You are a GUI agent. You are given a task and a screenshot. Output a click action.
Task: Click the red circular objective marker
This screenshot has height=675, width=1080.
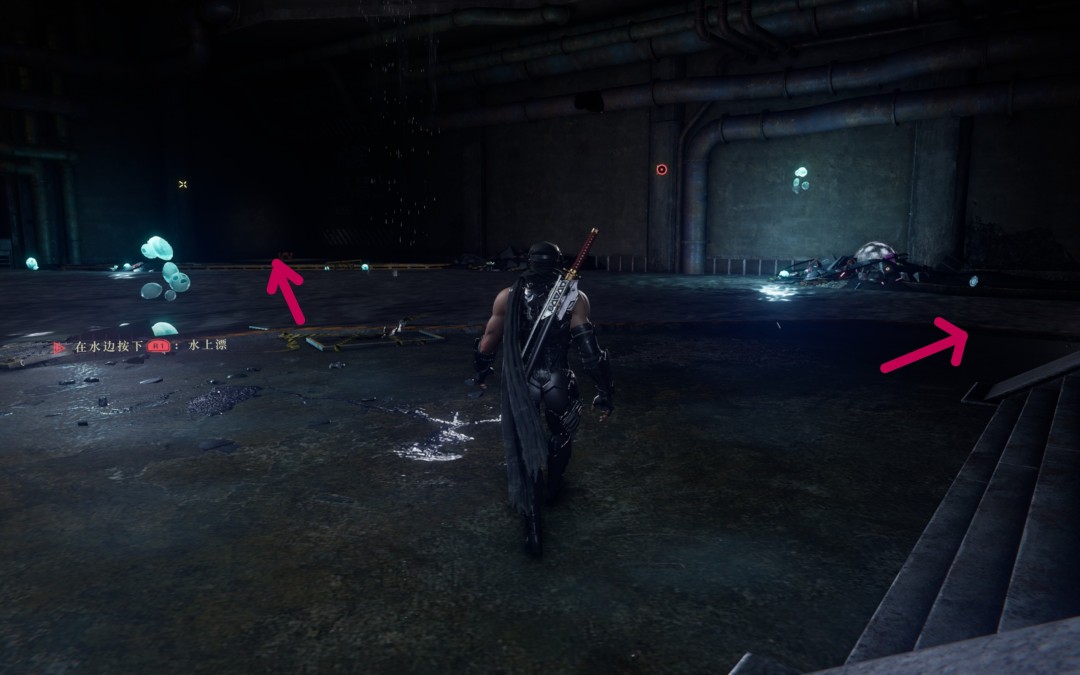tap(661, 170)
